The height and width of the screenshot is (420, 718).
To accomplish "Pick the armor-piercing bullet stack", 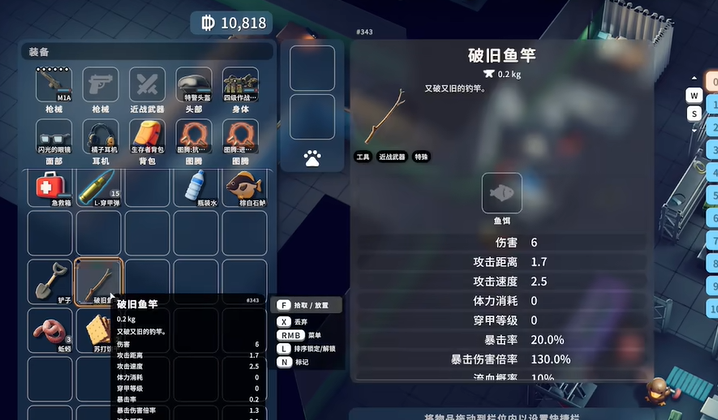I will click(x=100, y=185).
